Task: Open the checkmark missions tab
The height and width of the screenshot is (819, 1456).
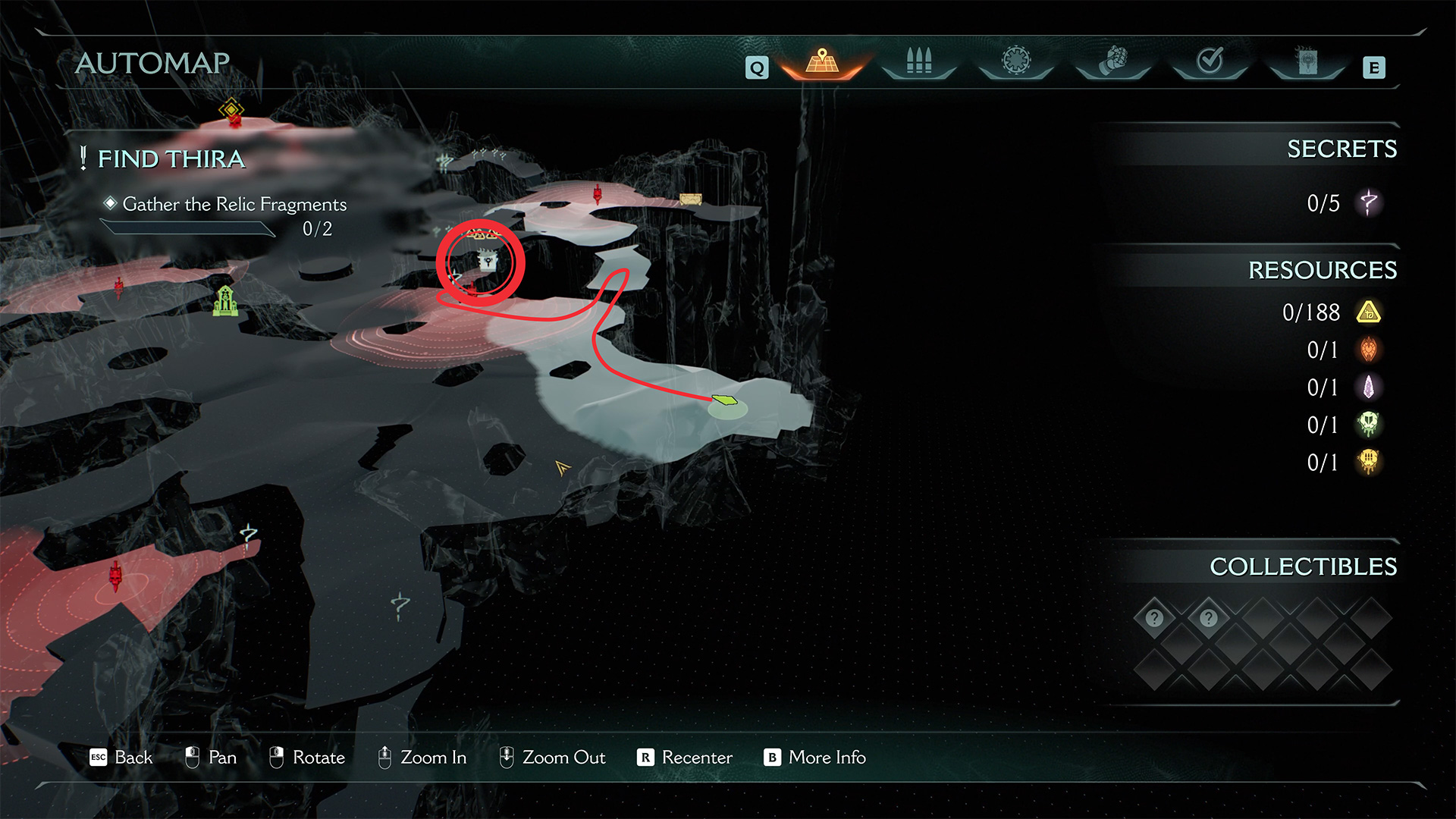Action: click(x=1210, y=60)
